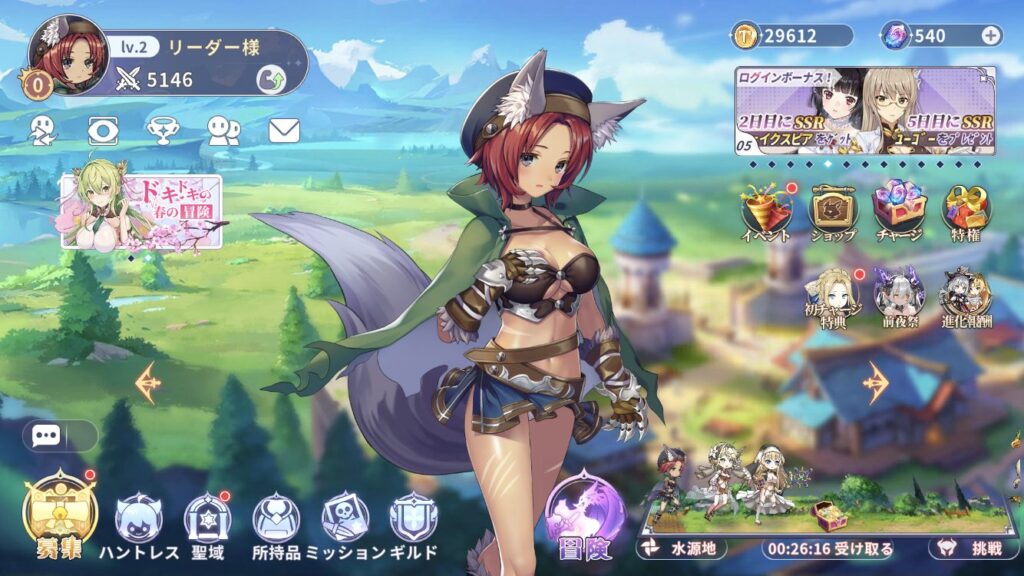The width and height of the screenshot is (1024, 576).
Task: Open the 募集 recruitment menu
Action: (x=59, y=516)
